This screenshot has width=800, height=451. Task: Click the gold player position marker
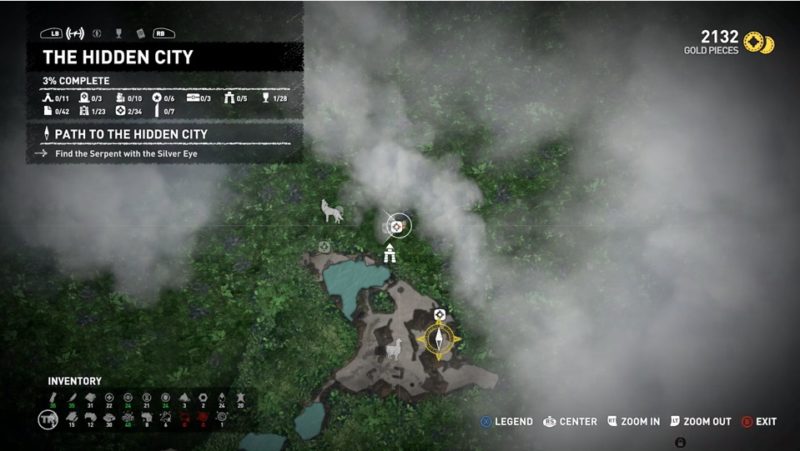[439, 340]
